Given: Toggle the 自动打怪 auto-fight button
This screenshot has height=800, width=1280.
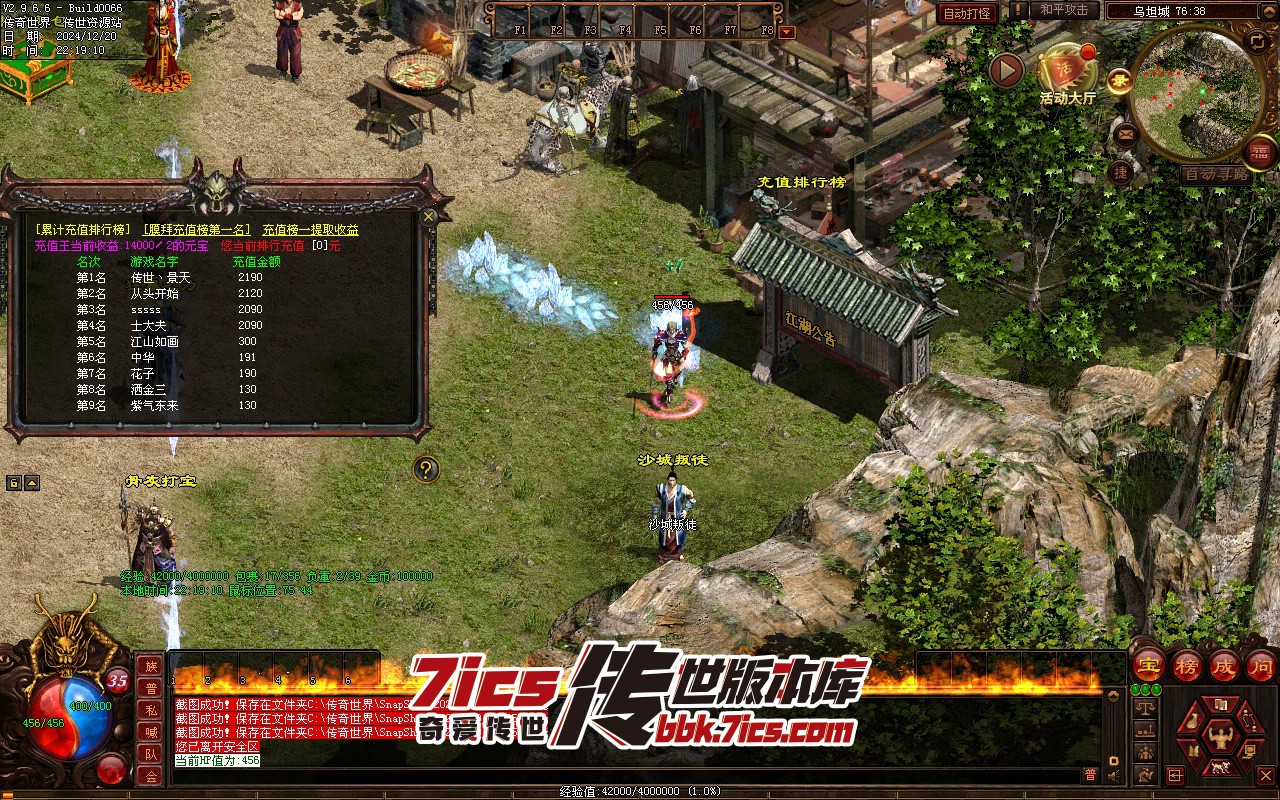Looking at the screenshot, I should (967, 14).
